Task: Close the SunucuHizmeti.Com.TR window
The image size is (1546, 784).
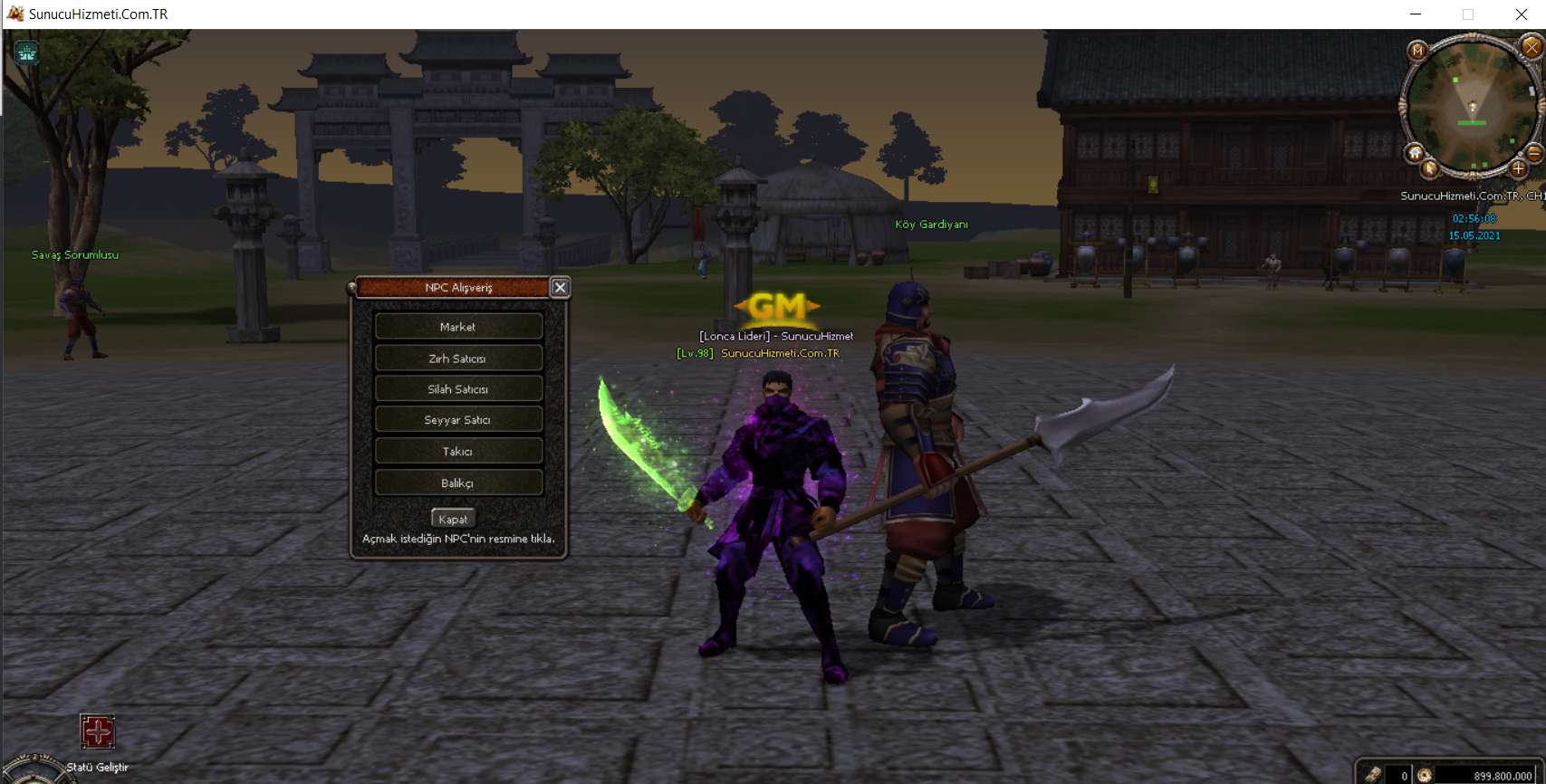Action: point(1521,14)
